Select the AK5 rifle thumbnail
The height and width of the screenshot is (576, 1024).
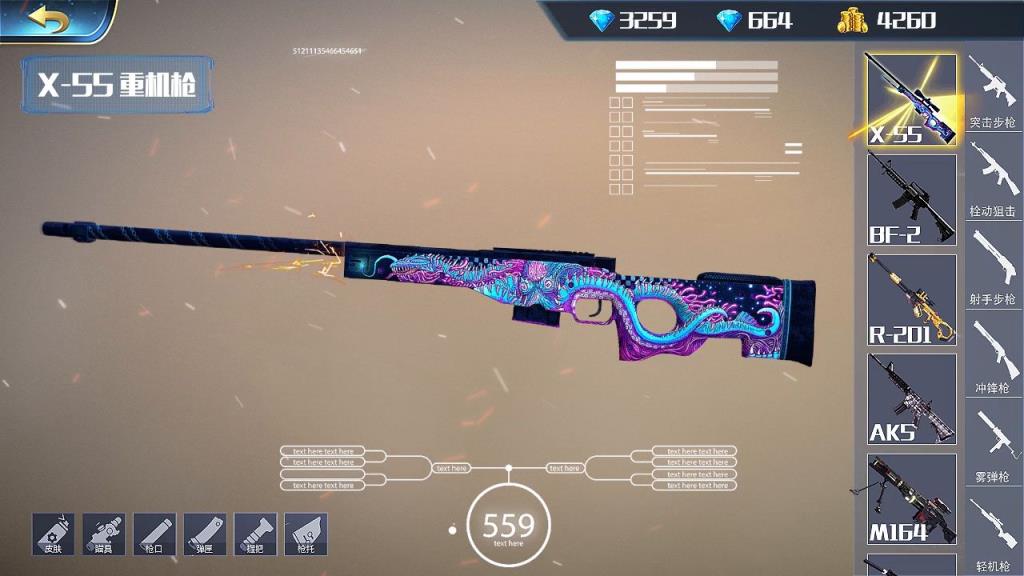tap(910, 399)
